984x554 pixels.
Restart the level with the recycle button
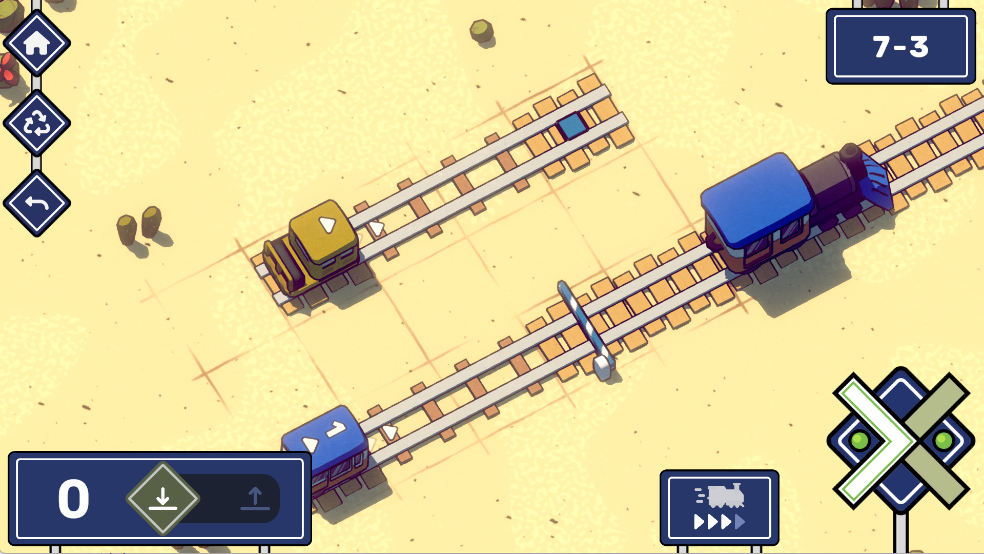[37, 123]
